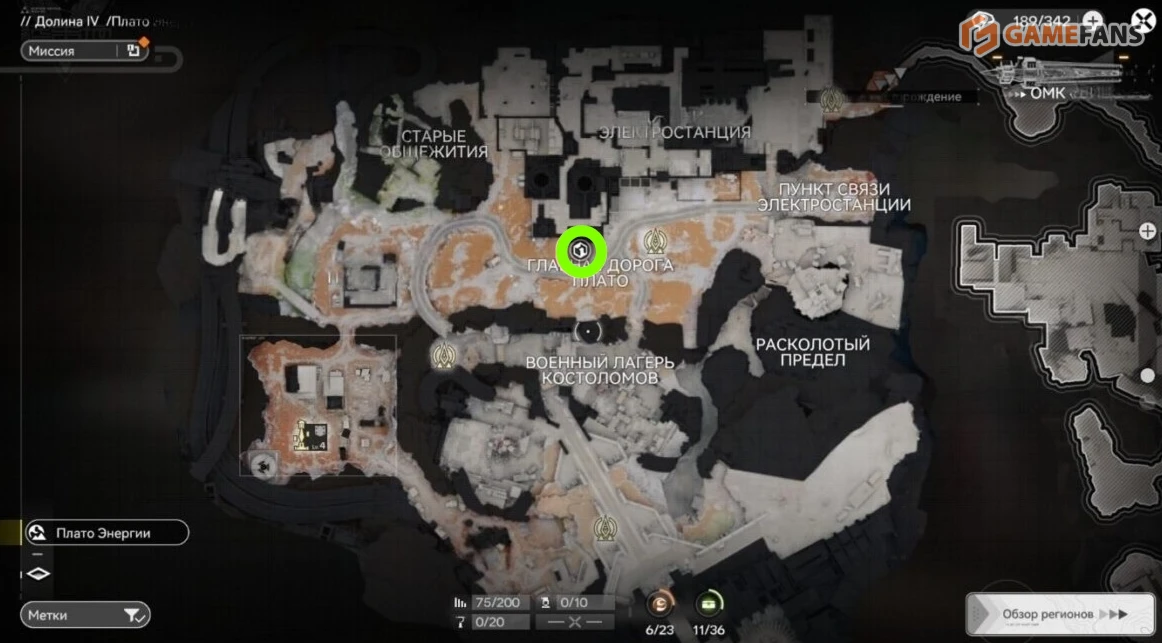1162x643 pixels.
Task: Select the teleport marker right of the Главная дорога Плато label
Action: coord(656,241)
